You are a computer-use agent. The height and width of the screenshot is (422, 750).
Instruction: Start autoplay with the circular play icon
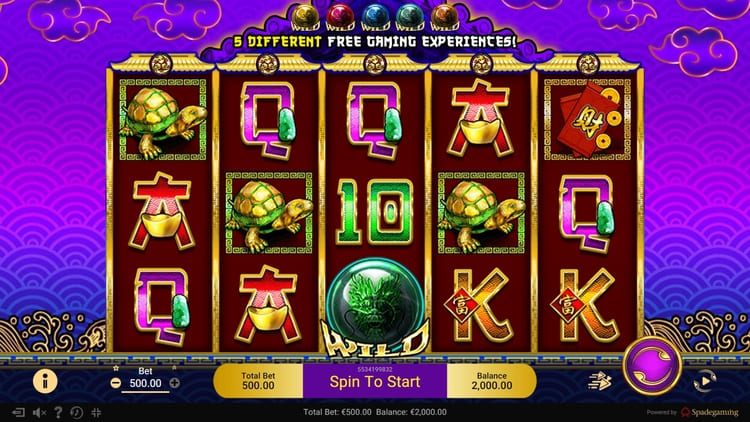[x=704, y=380]
